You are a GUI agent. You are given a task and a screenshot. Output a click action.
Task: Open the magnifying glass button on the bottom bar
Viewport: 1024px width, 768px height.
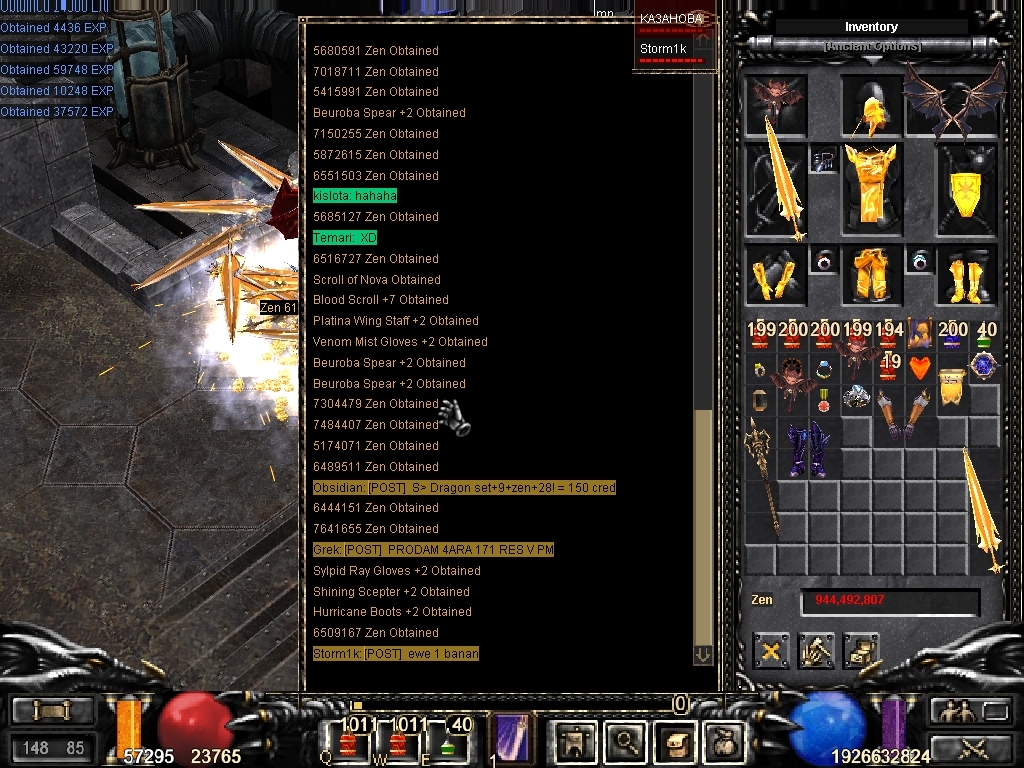[627, 742]
